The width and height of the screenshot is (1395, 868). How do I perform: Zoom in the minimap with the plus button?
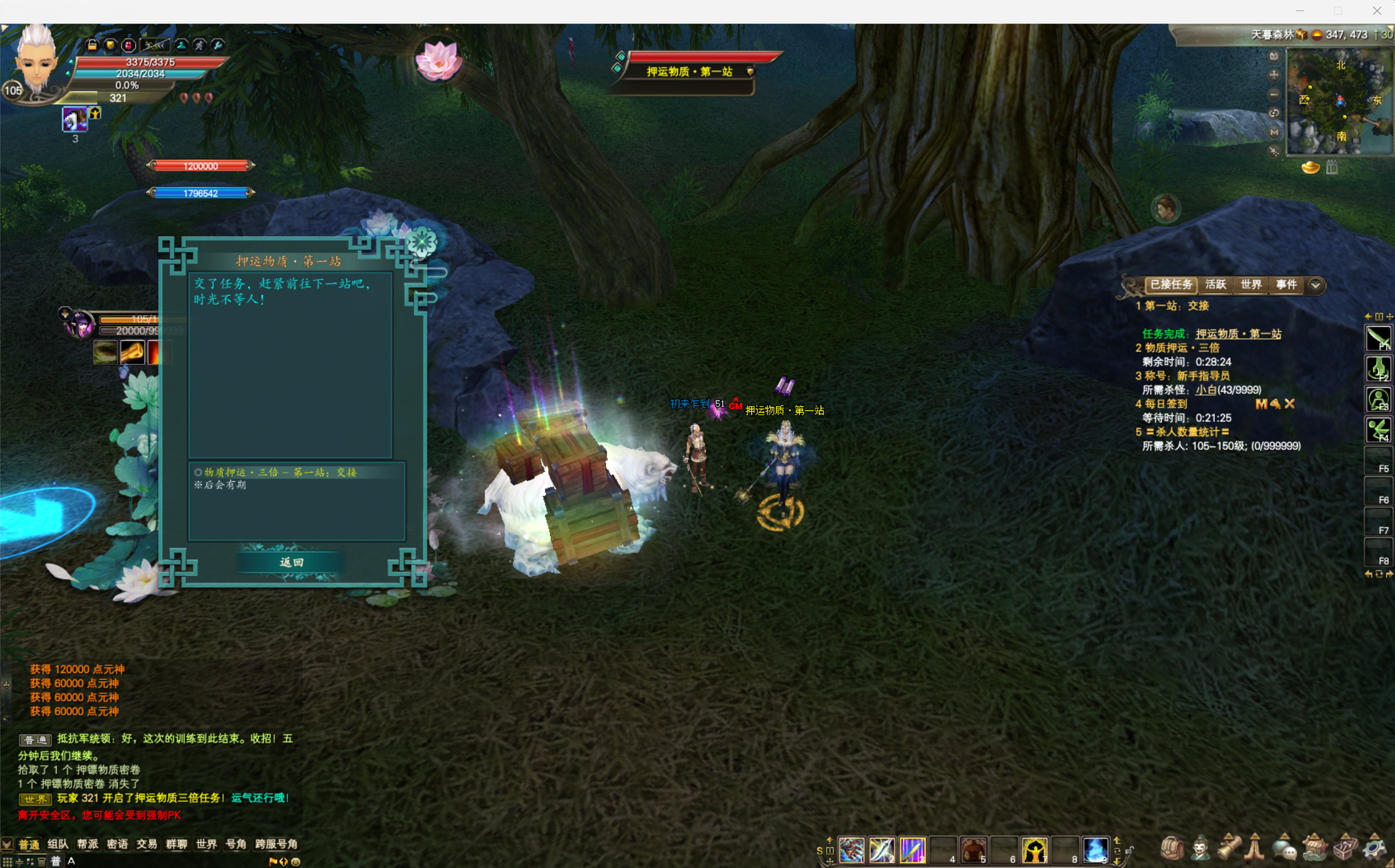(x=1274, y=75)
